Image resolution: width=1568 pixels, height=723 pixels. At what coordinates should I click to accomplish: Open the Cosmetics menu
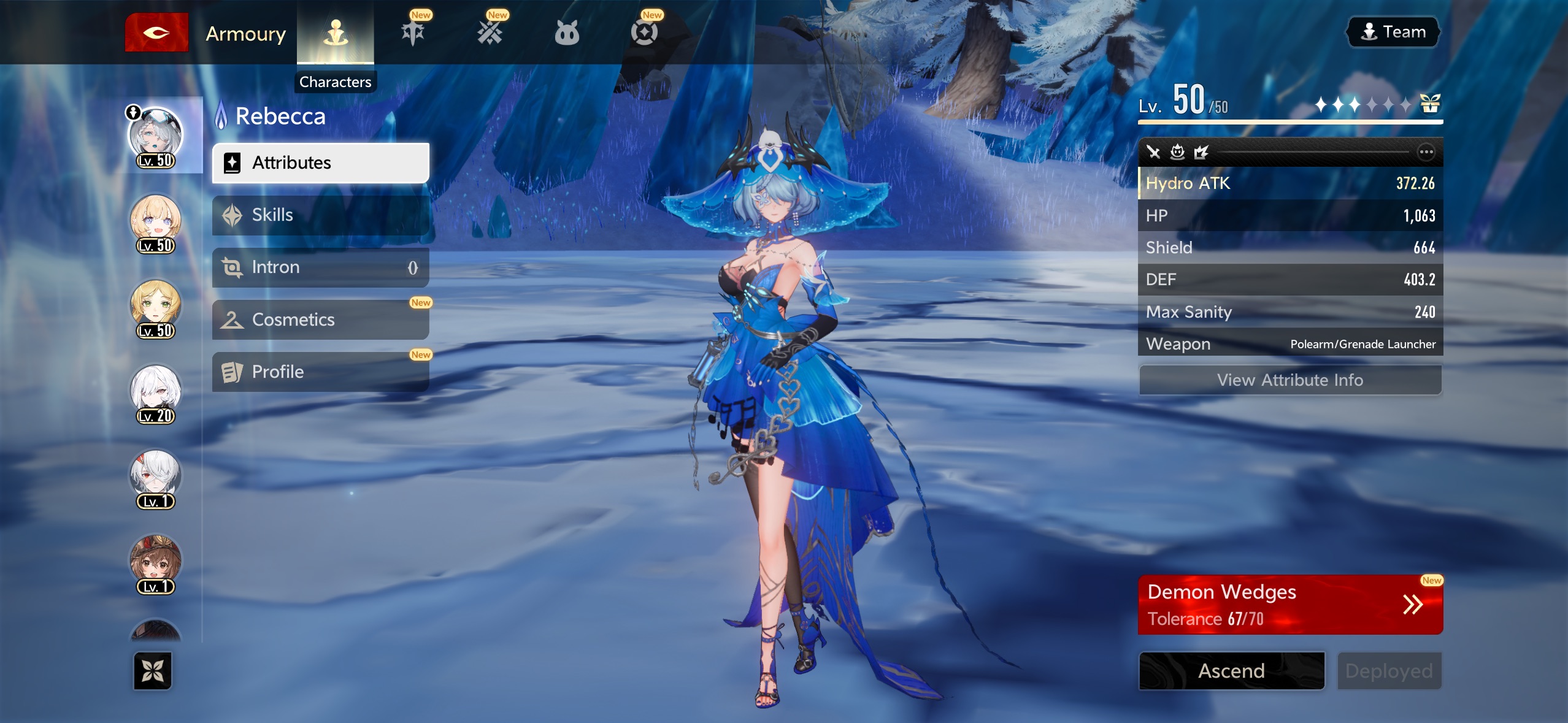(x=320, y=319)
